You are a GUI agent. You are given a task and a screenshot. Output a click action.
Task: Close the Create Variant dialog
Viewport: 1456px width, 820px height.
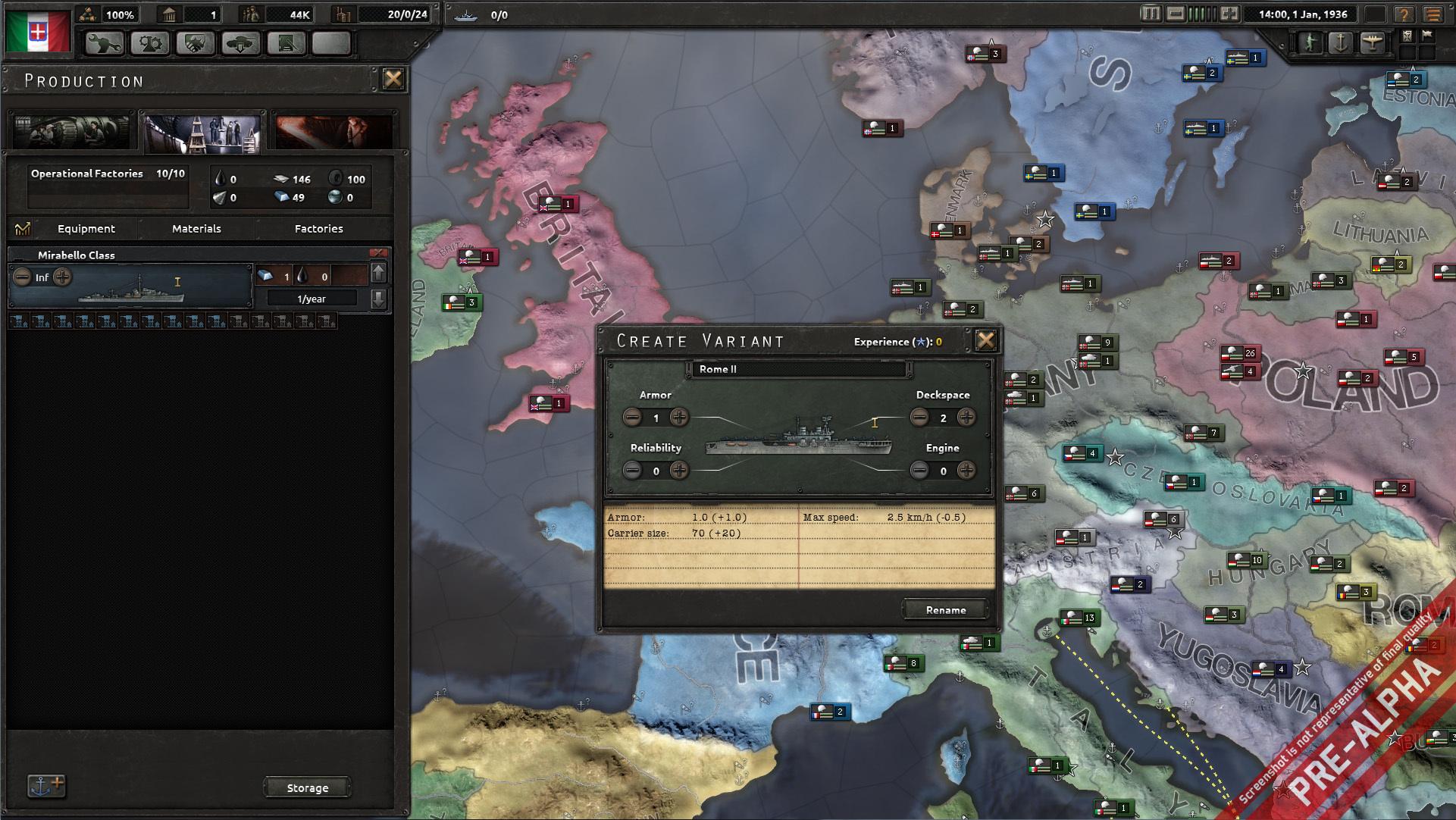985,340
